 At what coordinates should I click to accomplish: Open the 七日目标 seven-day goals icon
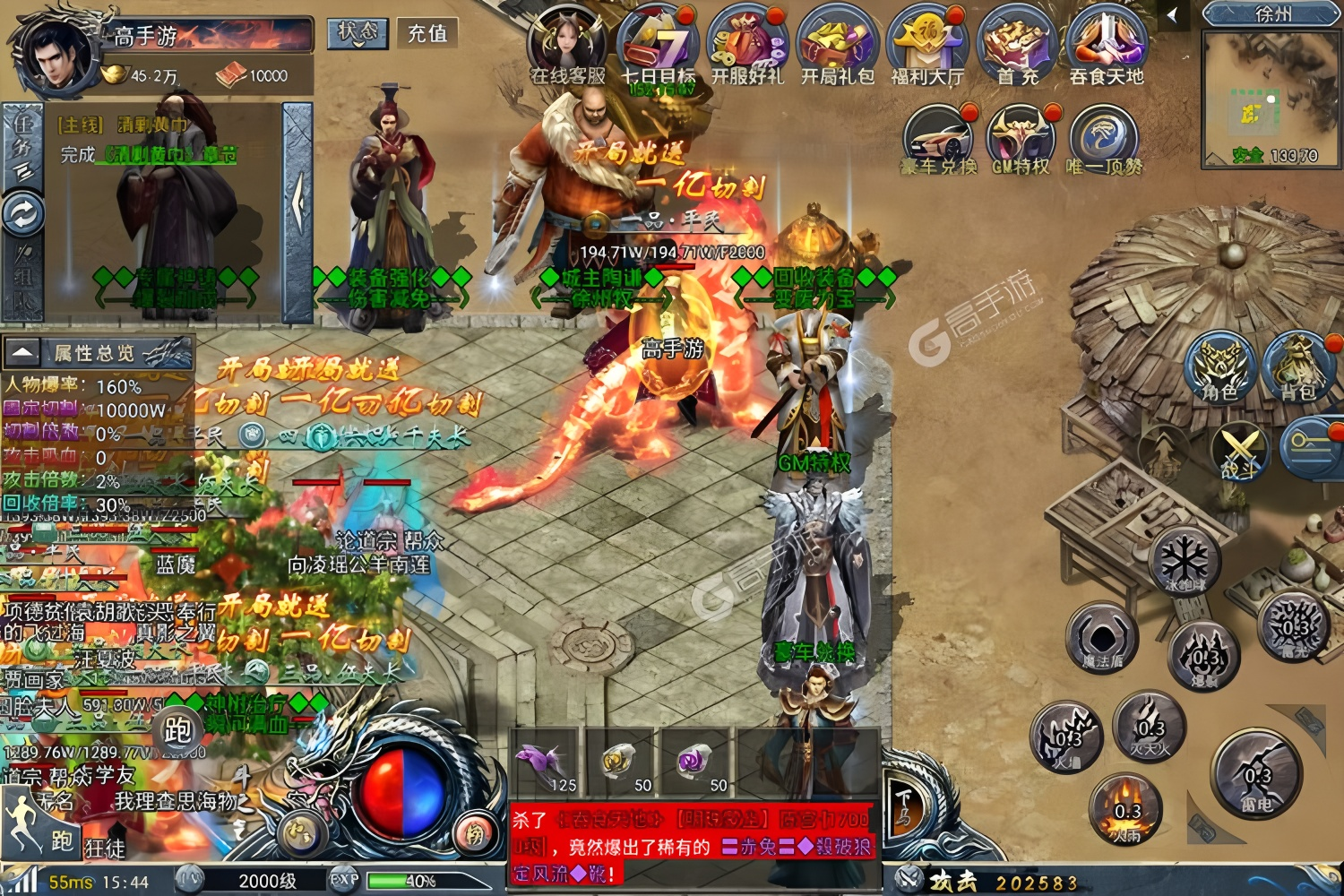[659, 43]
